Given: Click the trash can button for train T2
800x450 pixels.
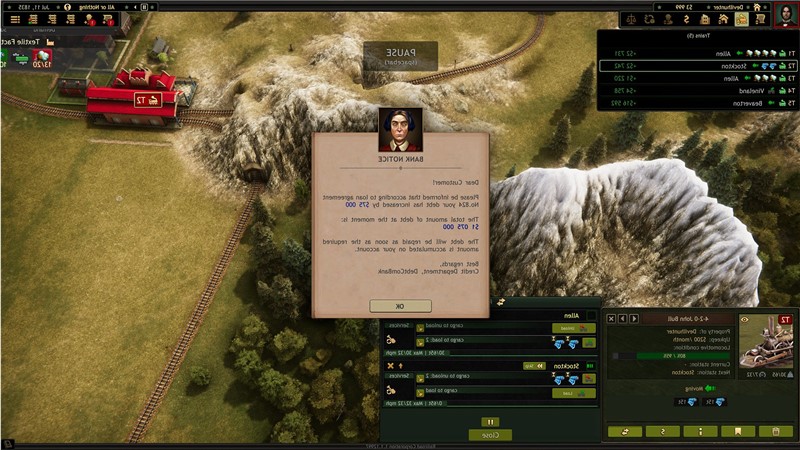Looking at the screenshot, I should (774, 431).
